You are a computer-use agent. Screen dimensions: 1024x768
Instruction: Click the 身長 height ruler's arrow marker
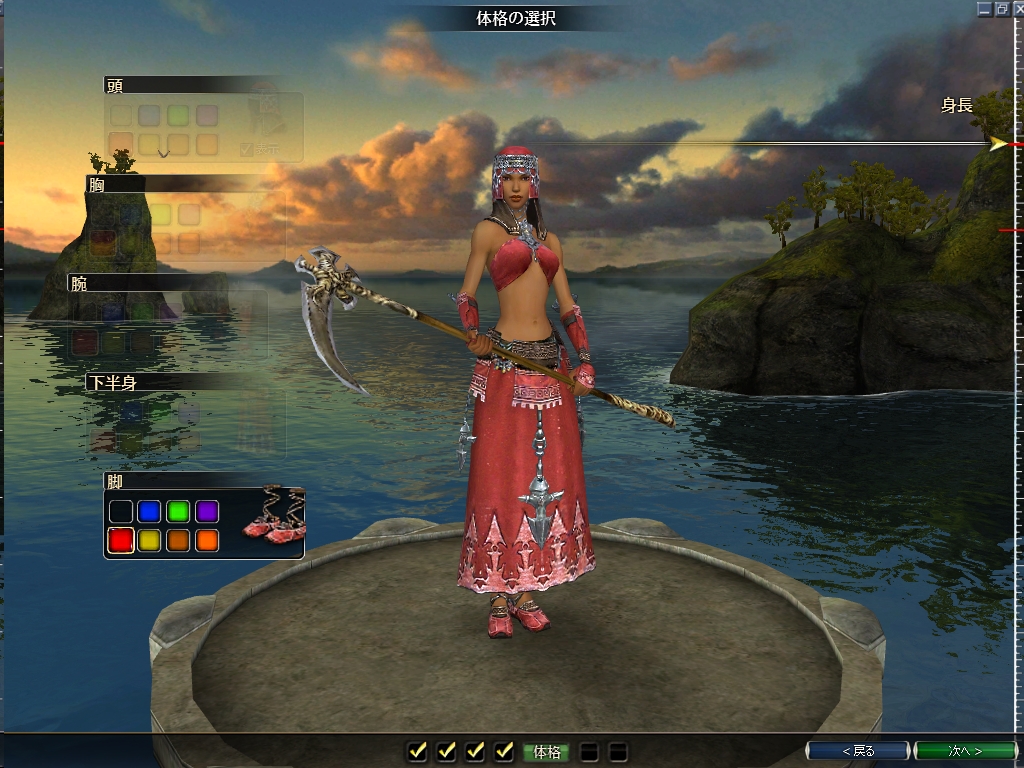coord(998,144)
